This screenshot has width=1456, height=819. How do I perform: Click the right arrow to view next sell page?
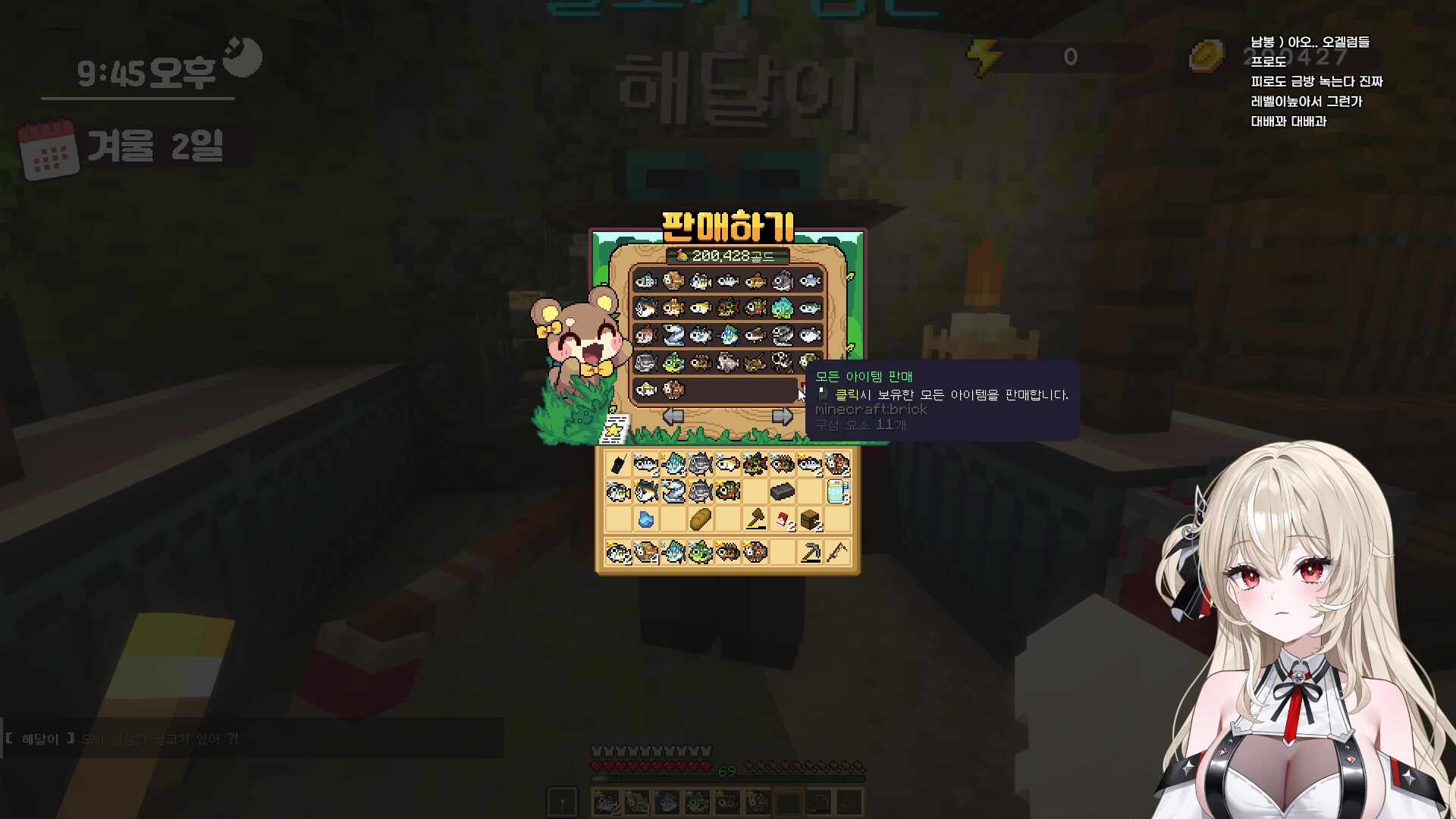[782, 416]
